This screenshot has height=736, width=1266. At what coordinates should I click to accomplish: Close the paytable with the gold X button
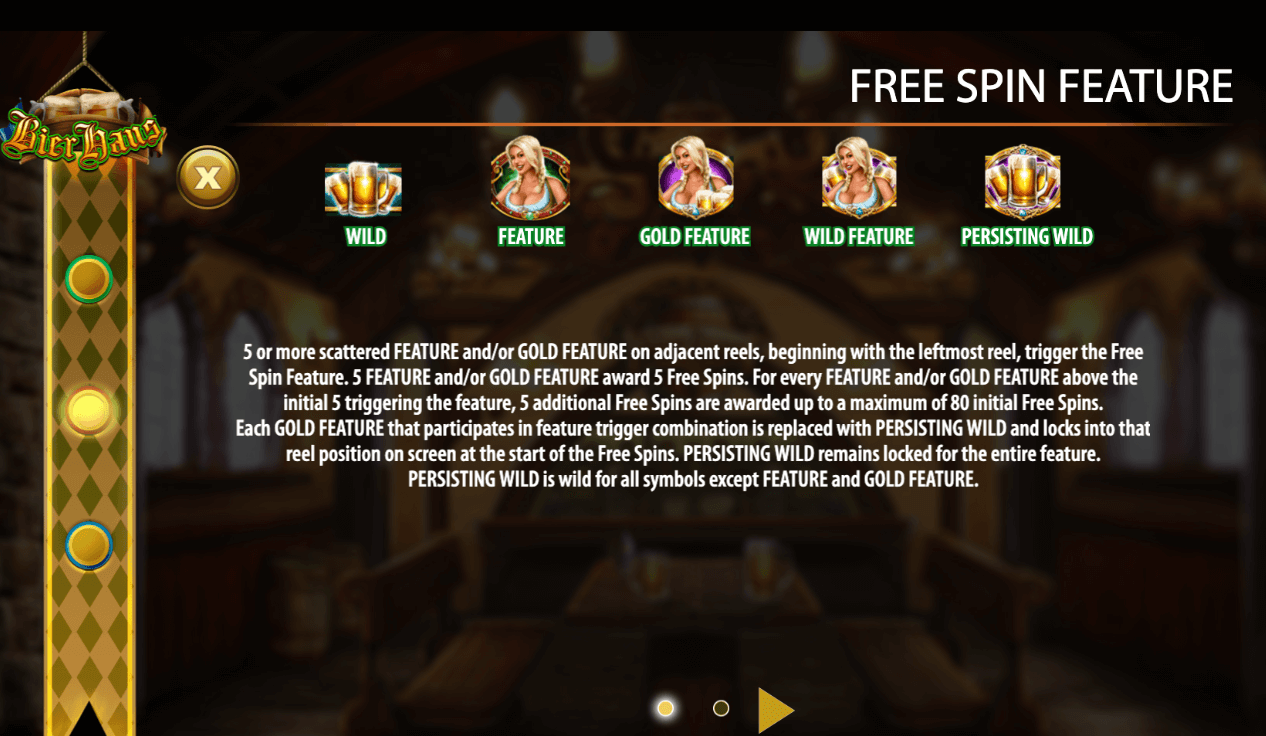(208, 178)
